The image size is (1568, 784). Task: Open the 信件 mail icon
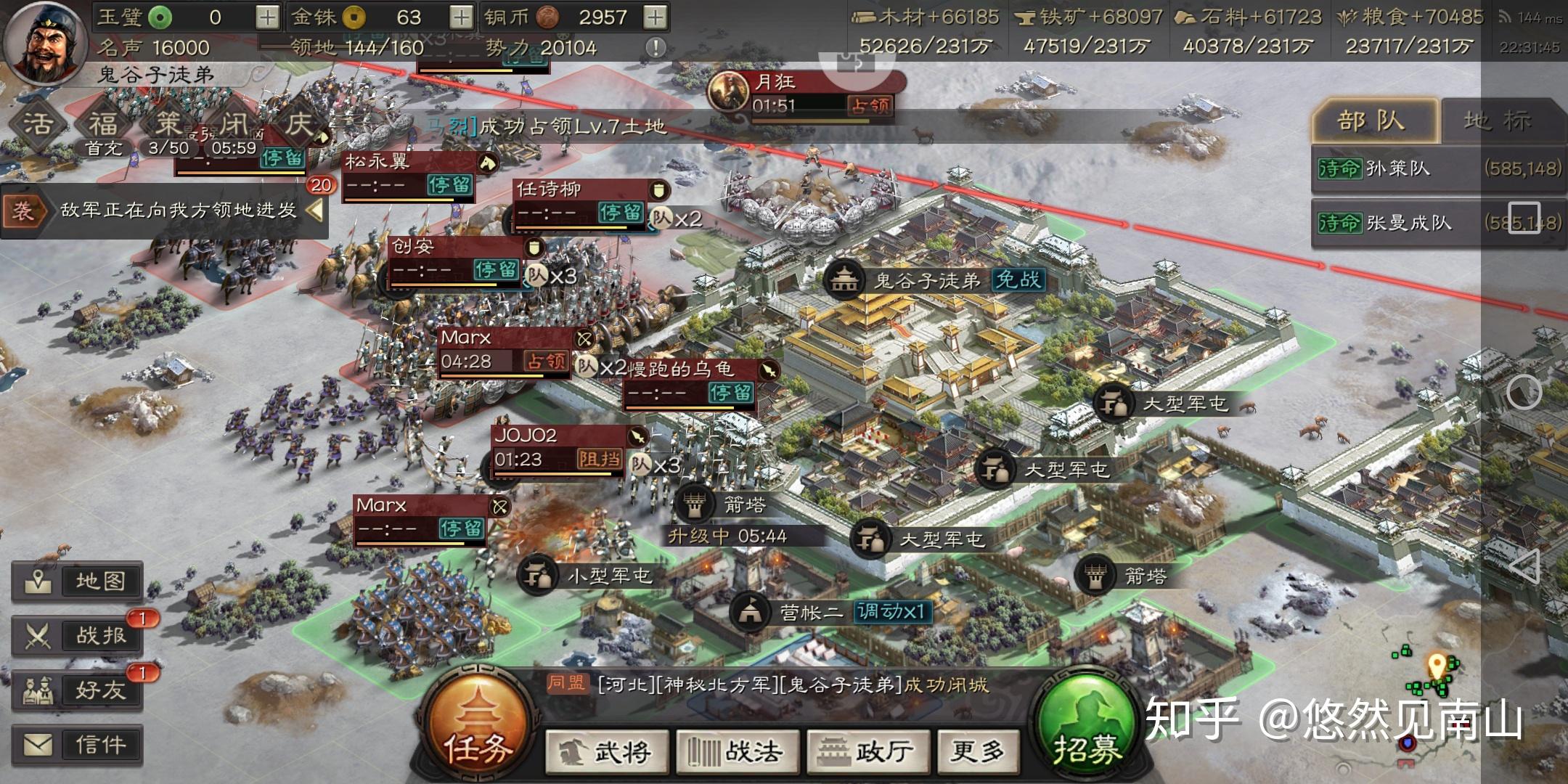pyautogui.click(x=79, y=745)
